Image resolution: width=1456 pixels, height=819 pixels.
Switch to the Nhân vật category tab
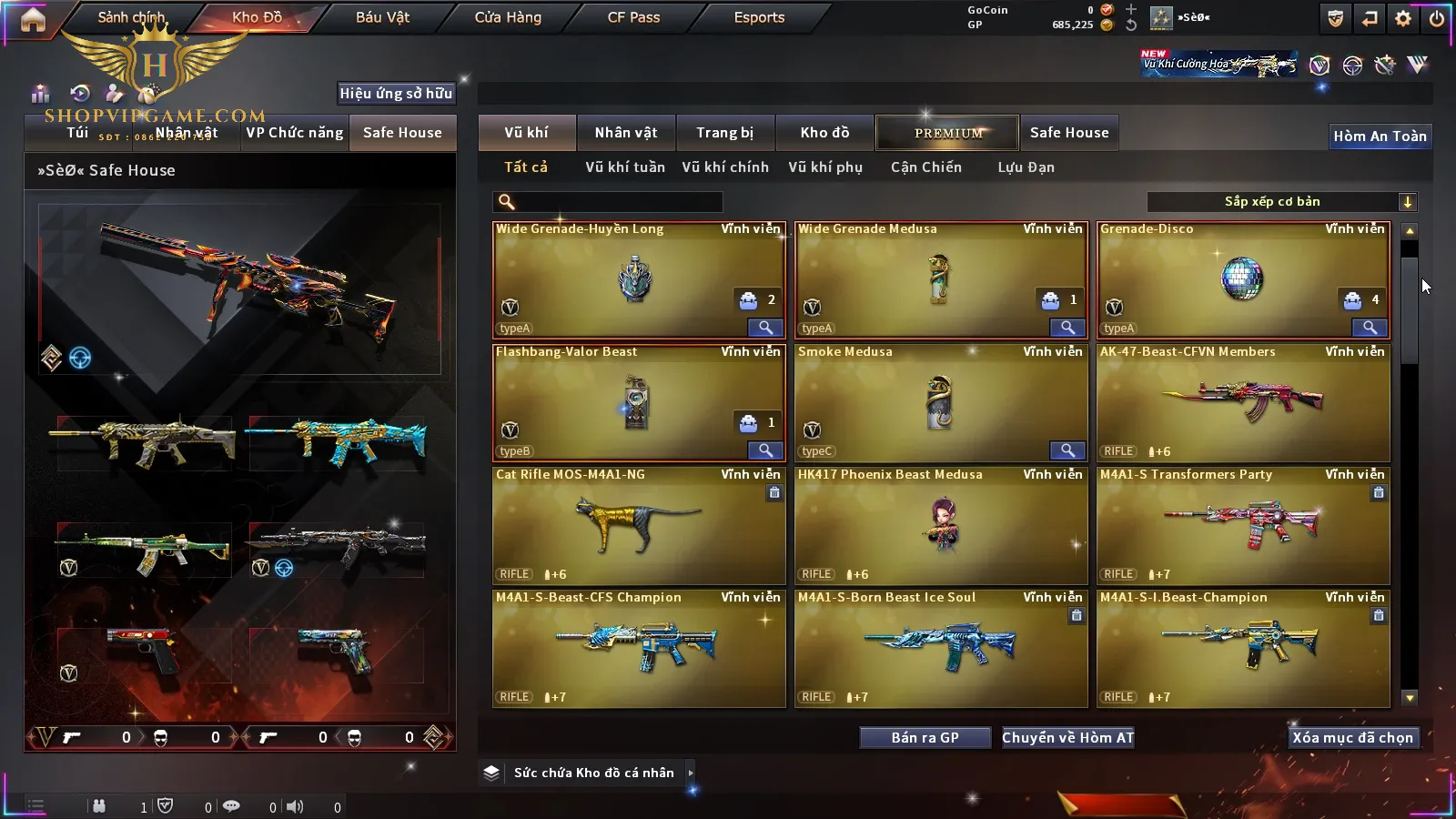(x=625, y=133)
